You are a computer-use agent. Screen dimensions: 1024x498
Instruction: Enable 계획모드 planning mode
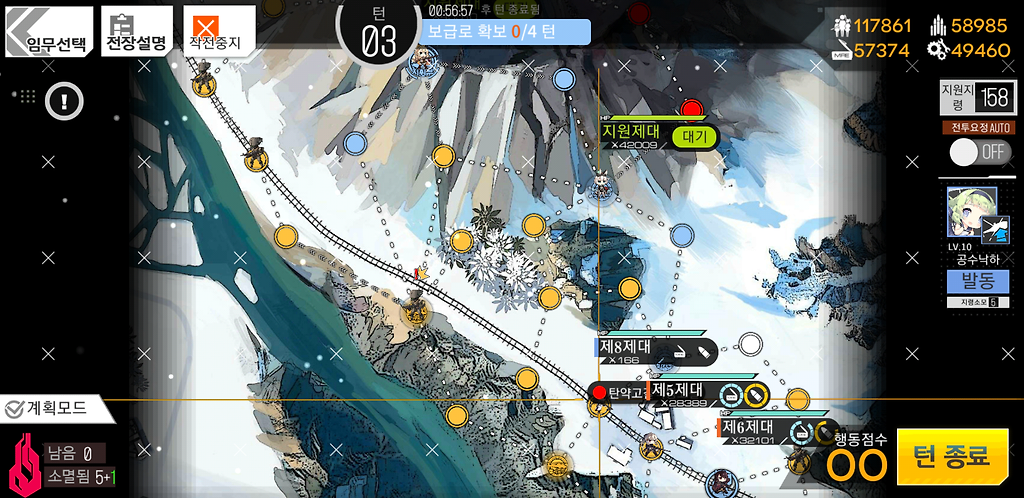tap(50, 408)
